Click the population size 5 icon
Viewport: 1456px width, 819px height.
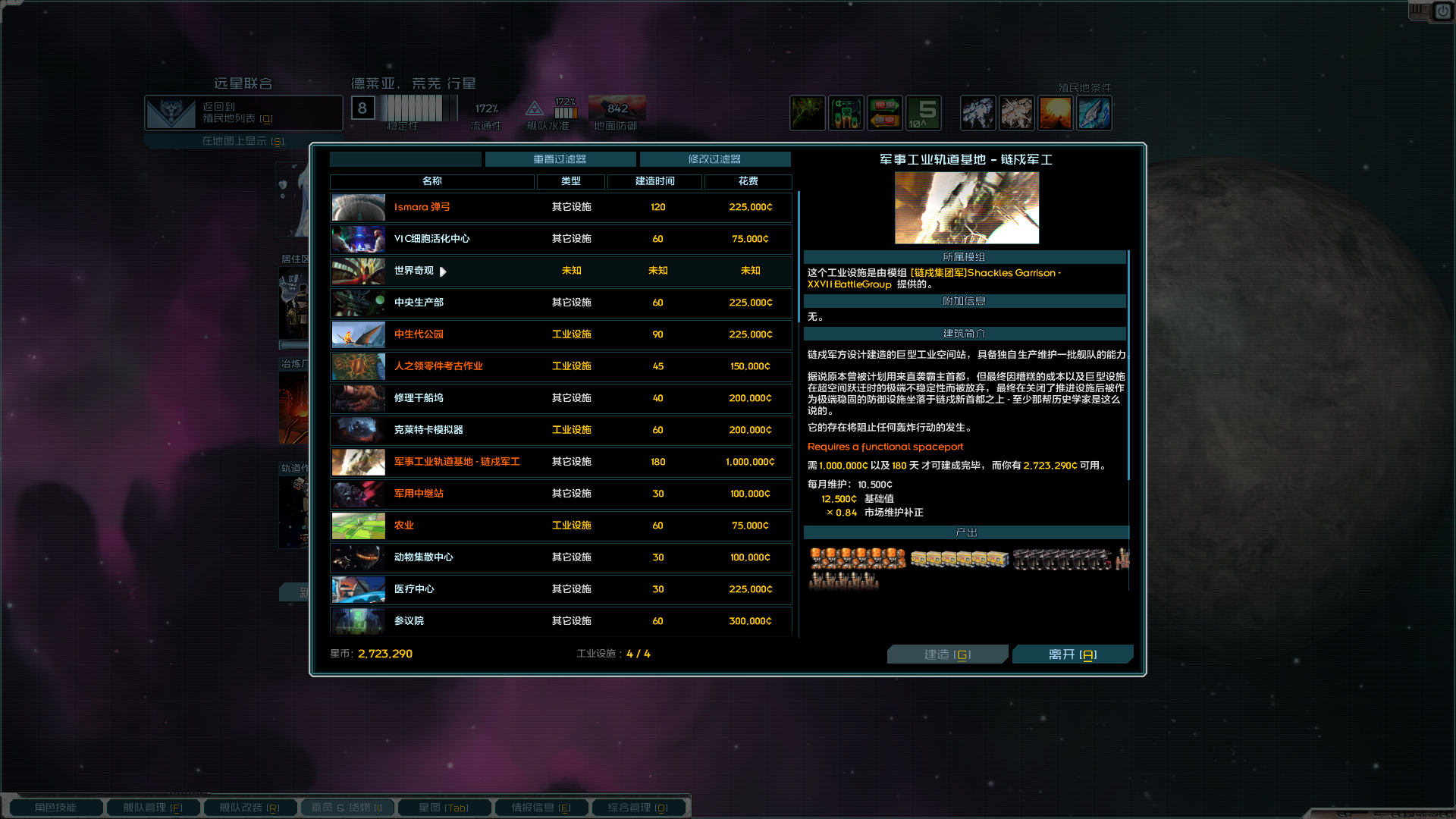pos(923,112)
